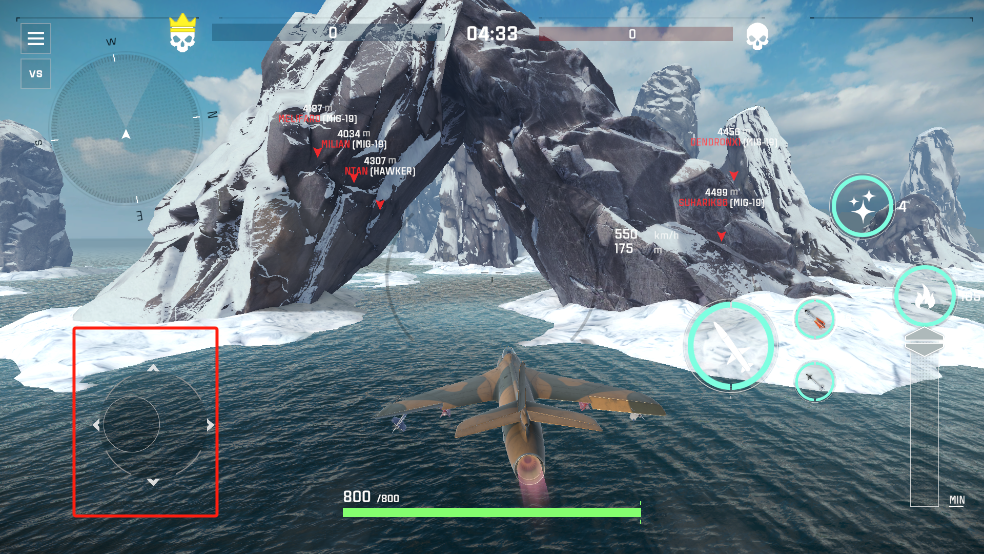
Task: Open the hamburger menu
Action: (36, 39)
